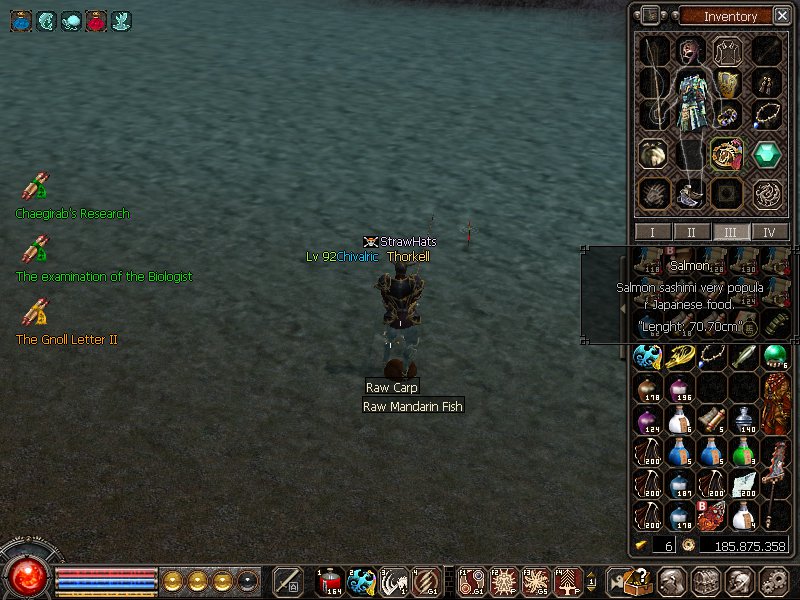Select the green potion stacked to 3
This screenshot has height=600, width=800.
tap(744, 452)
